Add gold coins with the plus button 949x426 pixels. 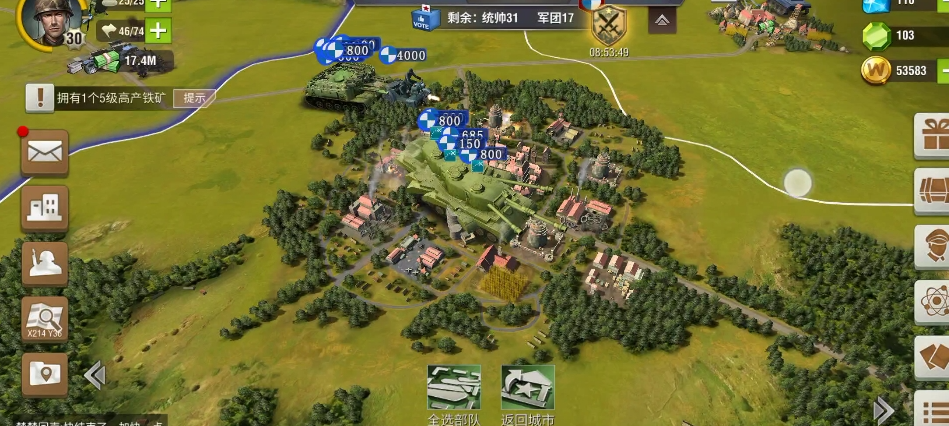[942, 71]
